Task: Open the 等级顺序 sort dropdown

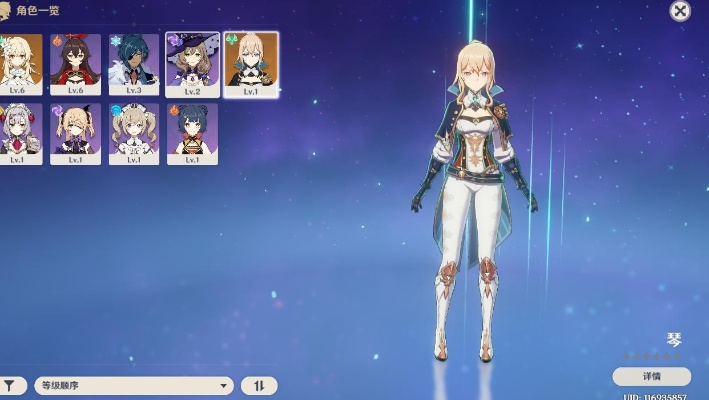Action: (133, 385)
